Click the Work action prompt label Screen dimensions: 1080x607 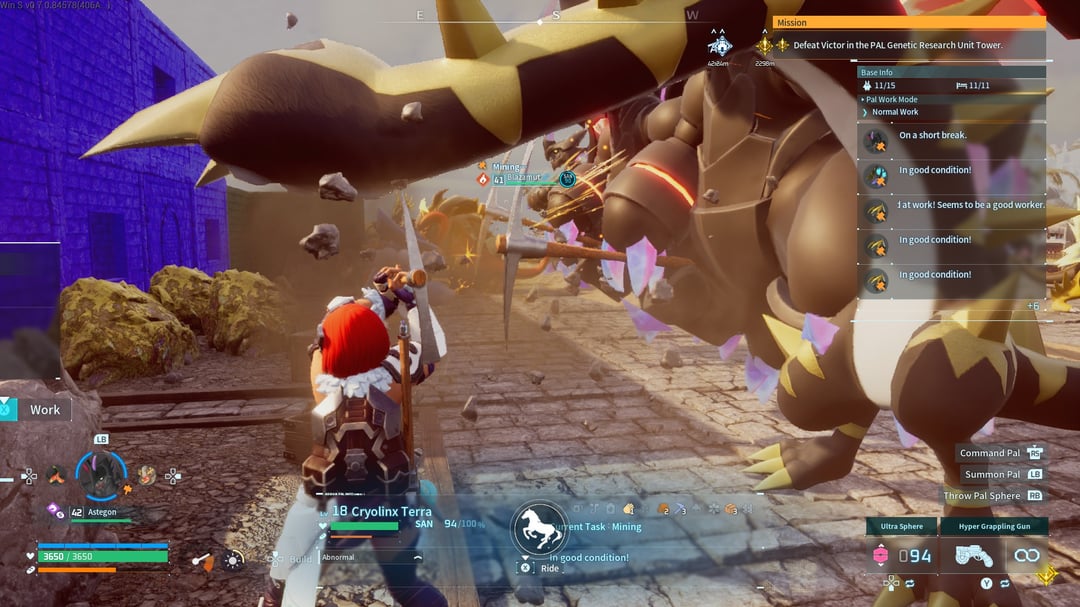point(44,409)
